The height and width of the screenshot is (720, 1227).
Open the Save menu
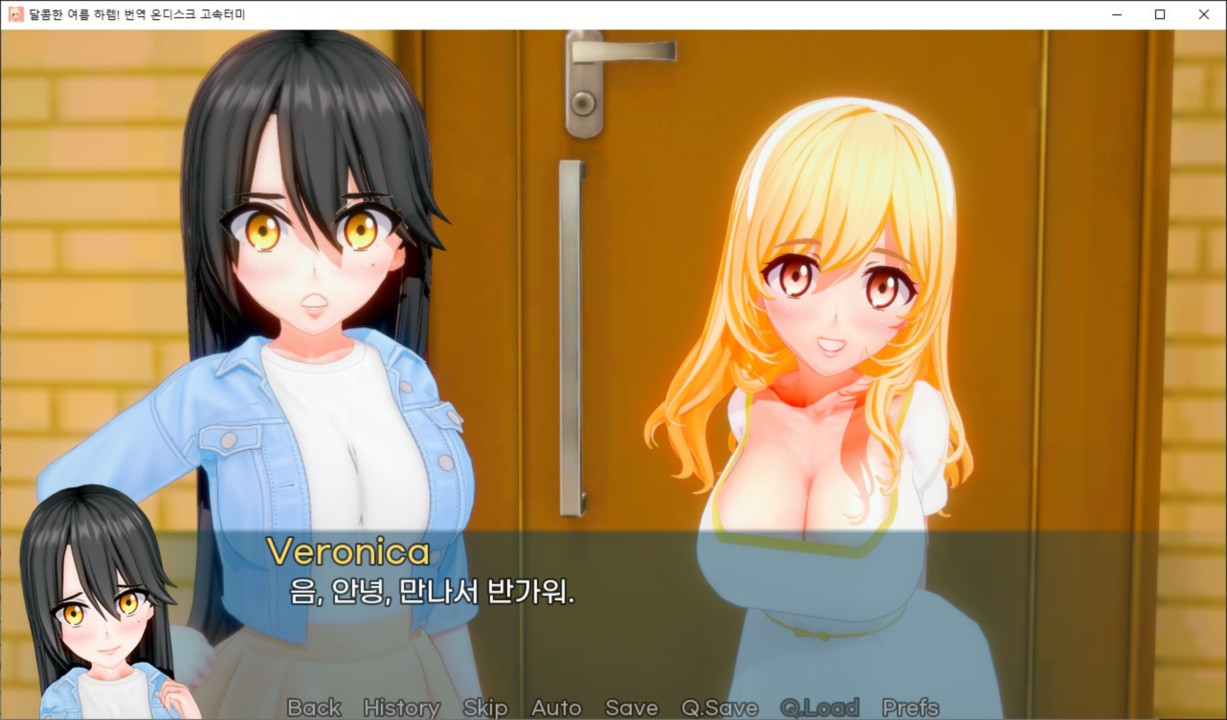[x=631, y=707]
